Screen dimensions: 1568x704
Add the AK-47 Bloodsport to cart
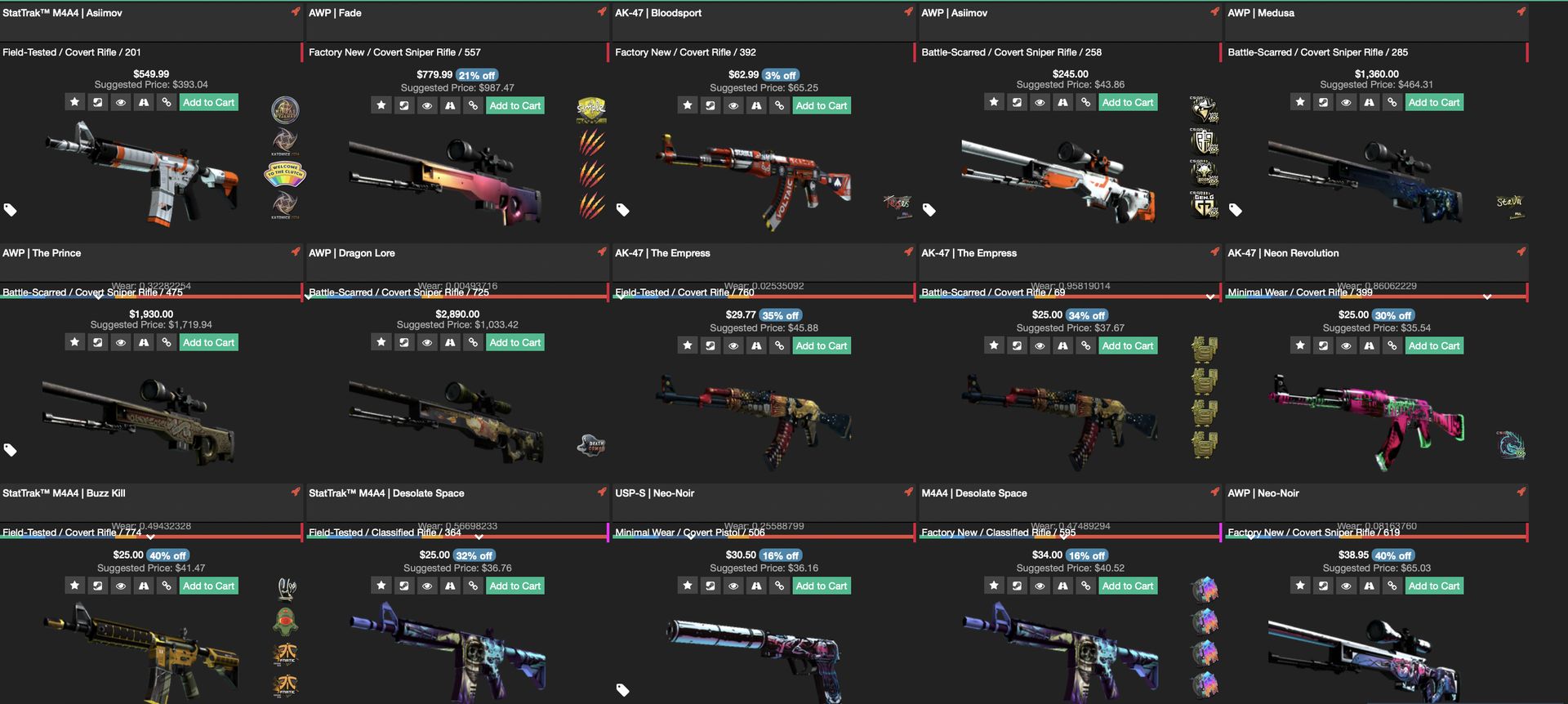pos(822,105)
